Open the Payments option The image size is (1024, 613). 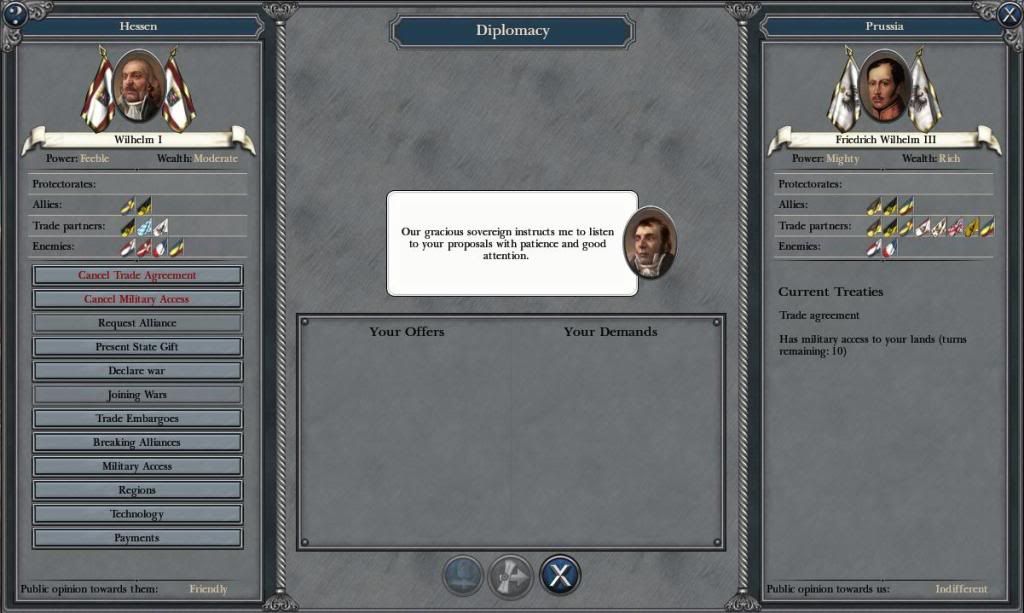[137, 538]
